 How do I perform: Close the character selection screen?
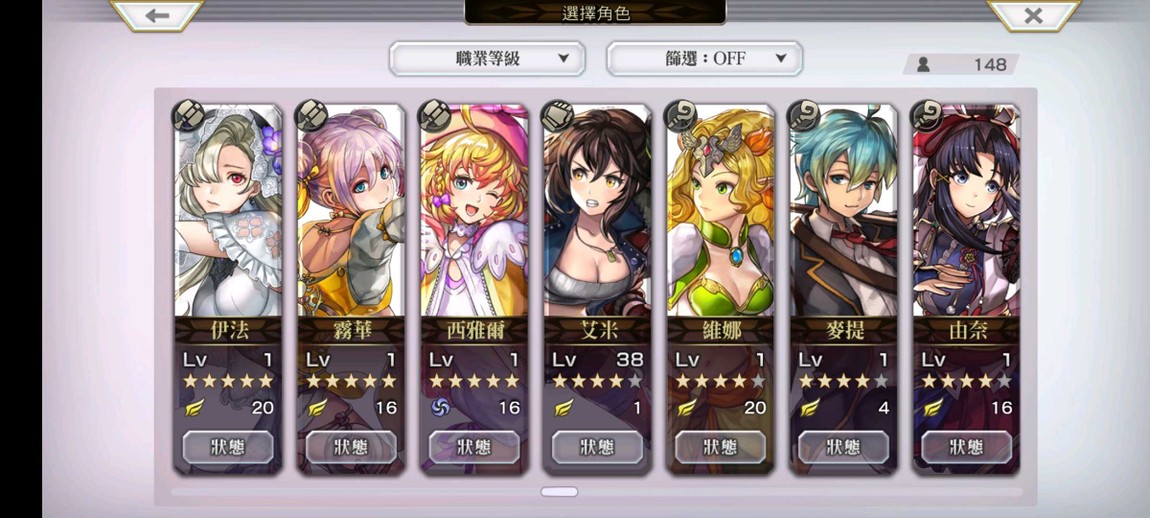[x=1033, y=15]
